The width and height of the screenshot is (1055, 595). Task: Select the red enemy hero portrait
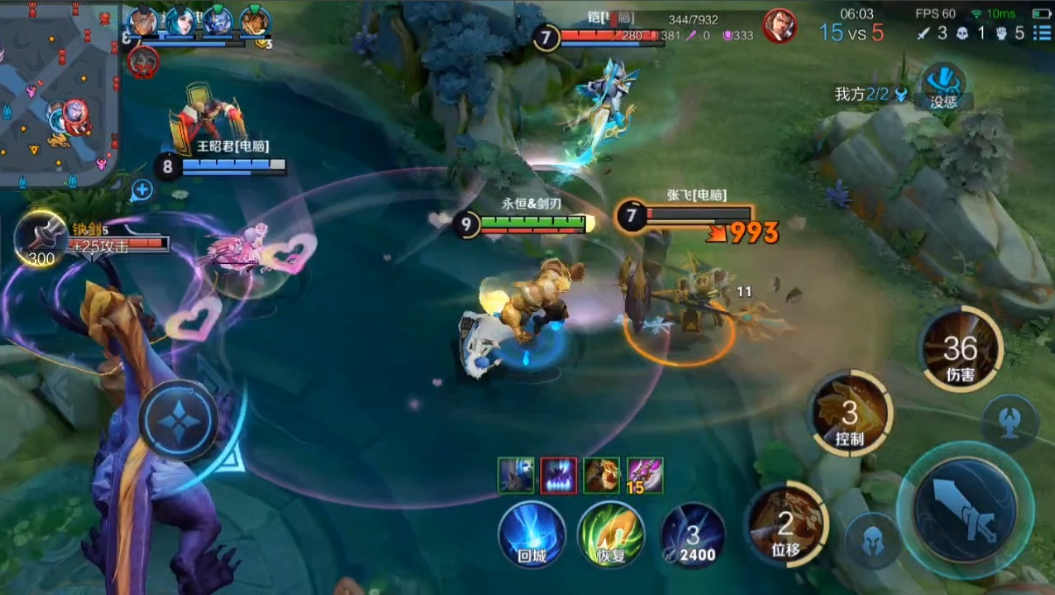coord(780,26)
